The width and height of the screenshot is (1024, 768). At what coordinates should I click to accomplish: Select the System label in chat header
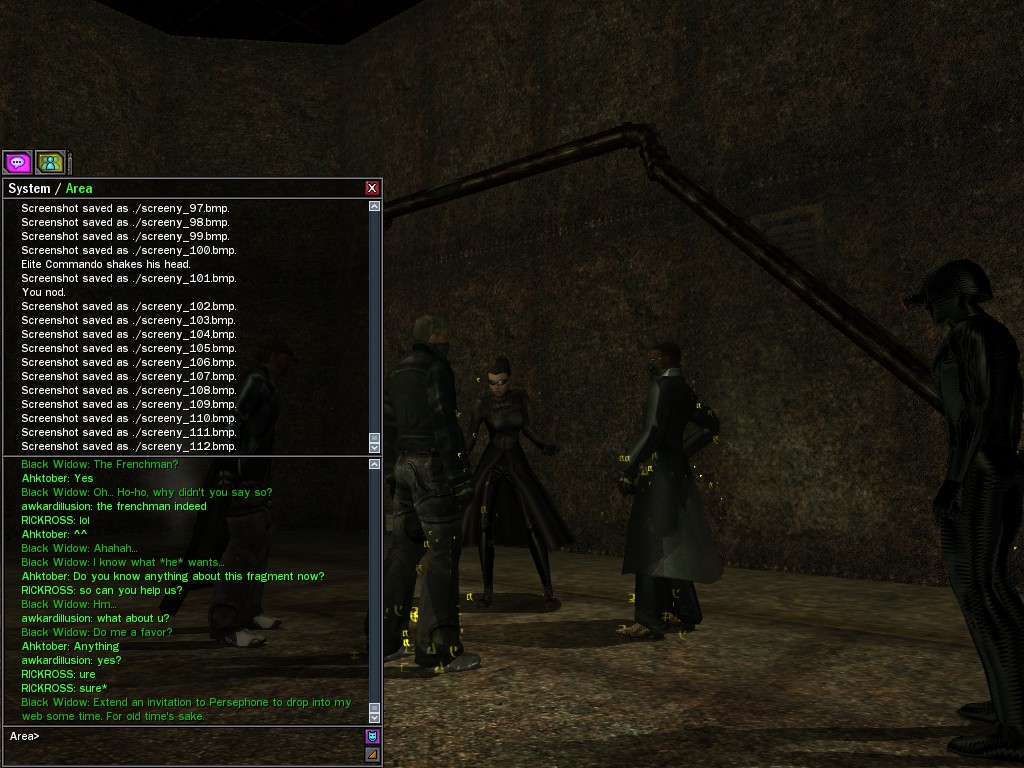point(29,189)
